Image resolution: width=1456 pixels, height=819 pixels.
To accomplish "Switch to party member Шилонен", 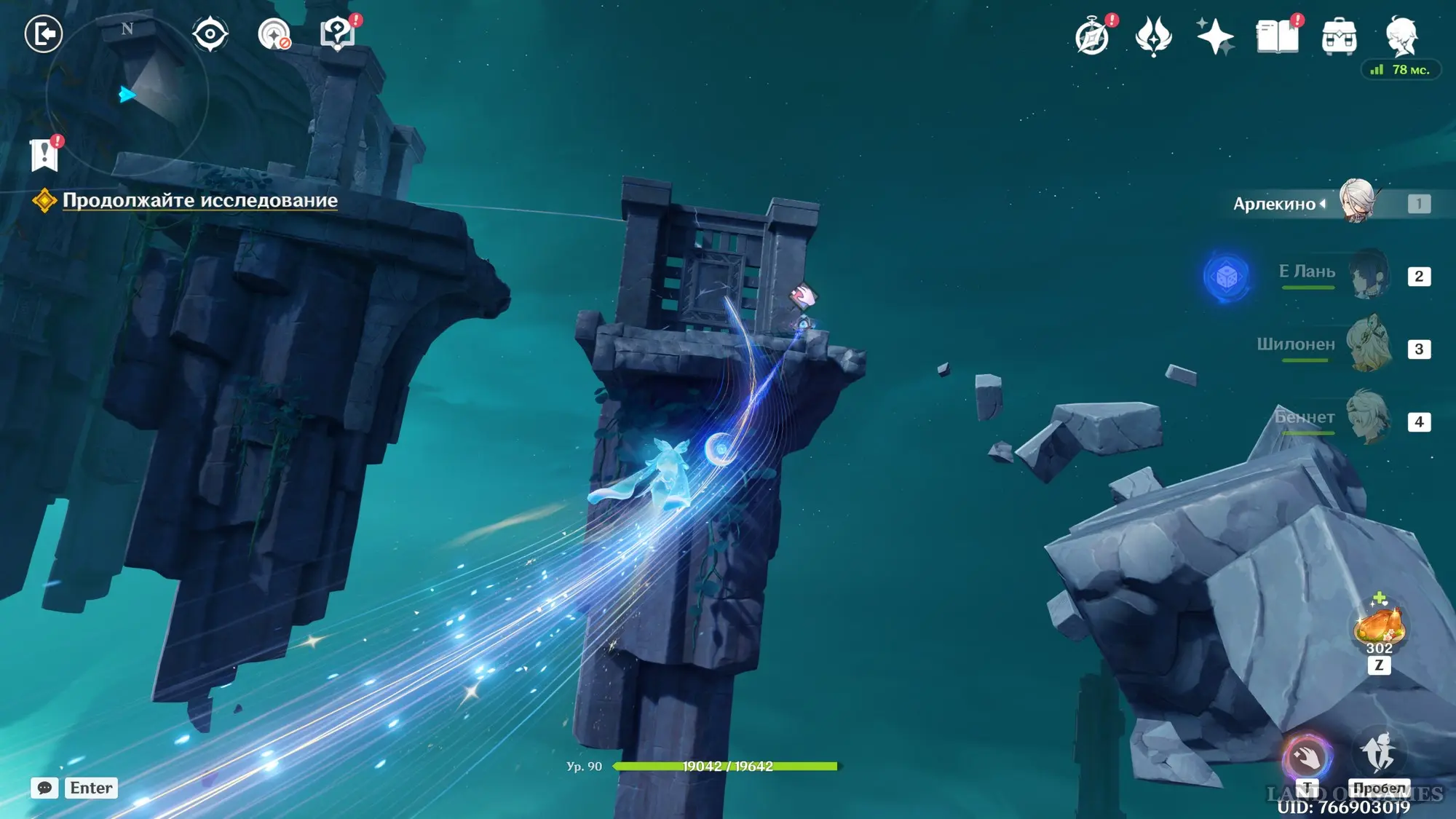I will pyautogui.click(x=1369, y=346).
